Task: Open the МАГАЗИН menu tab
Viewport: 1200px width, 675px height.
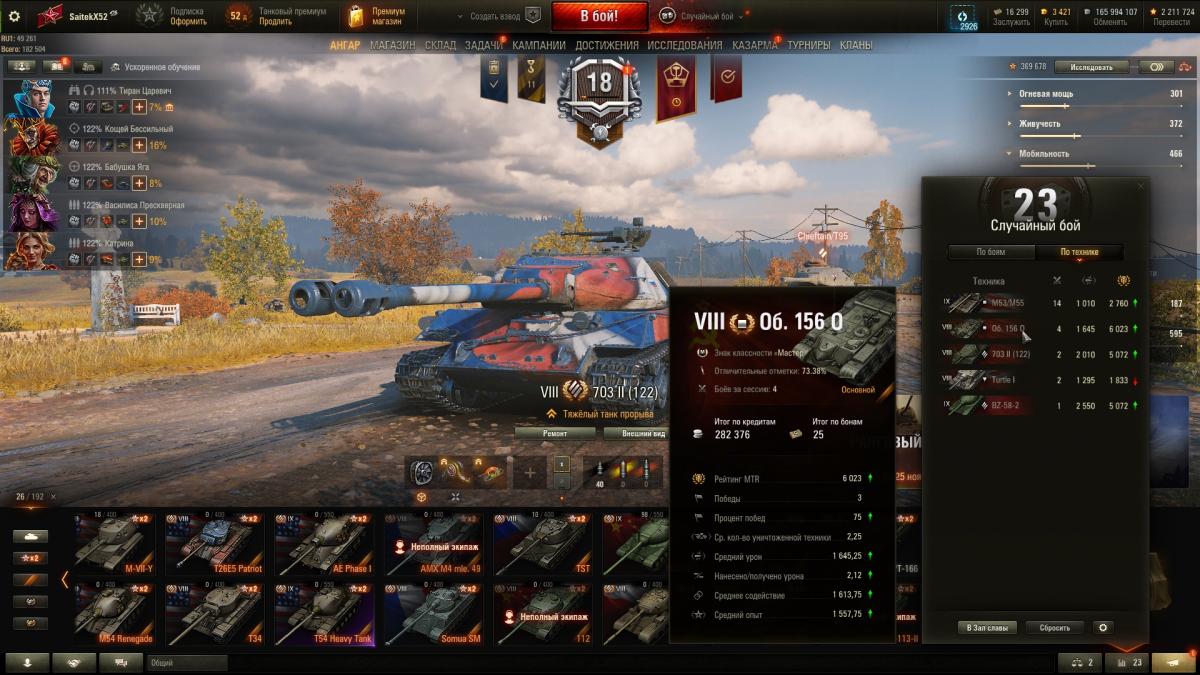Action: pyautogui.click(x=392, y=45)
